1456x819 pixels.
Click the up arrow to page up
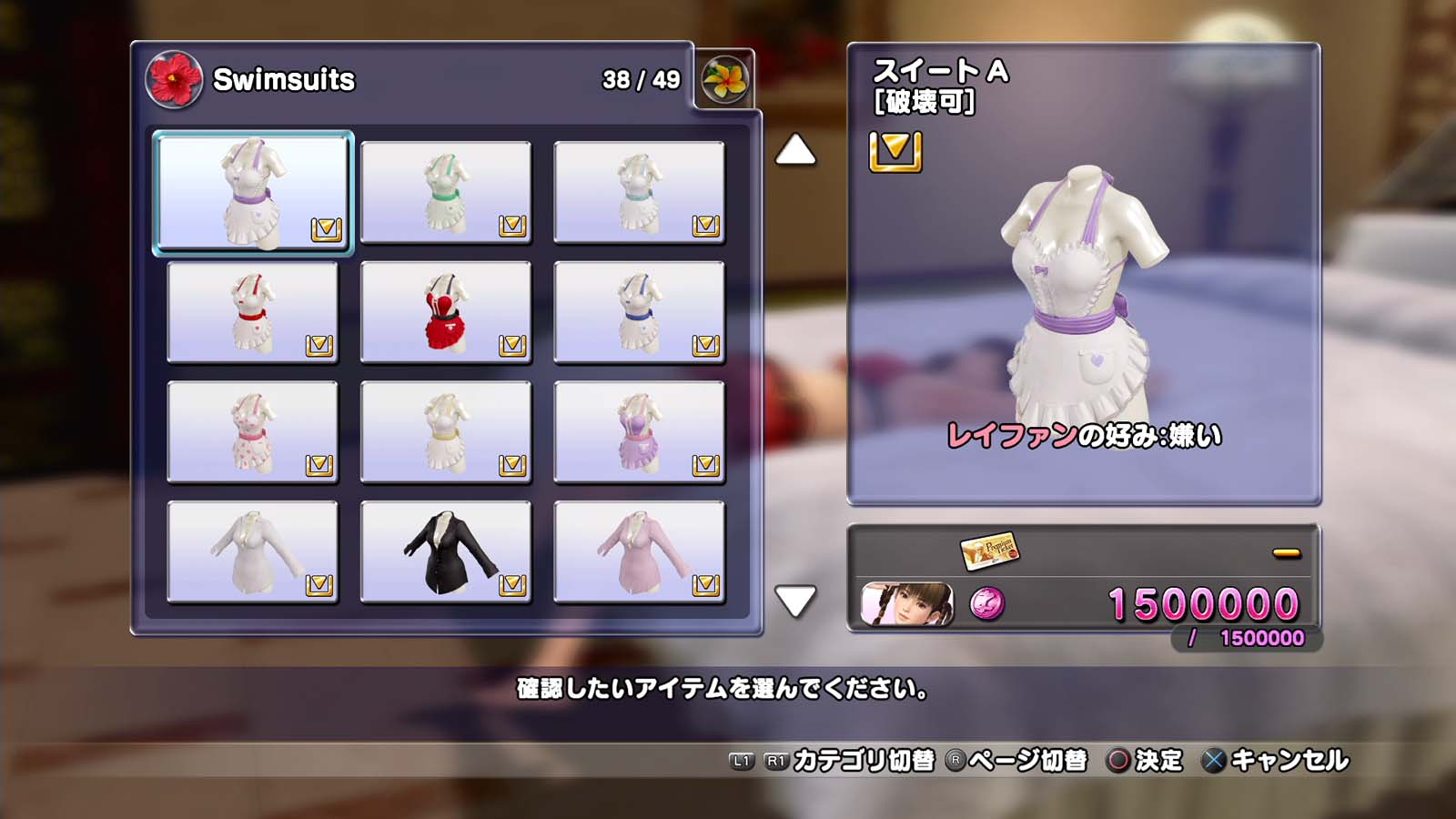pos(795,150)
